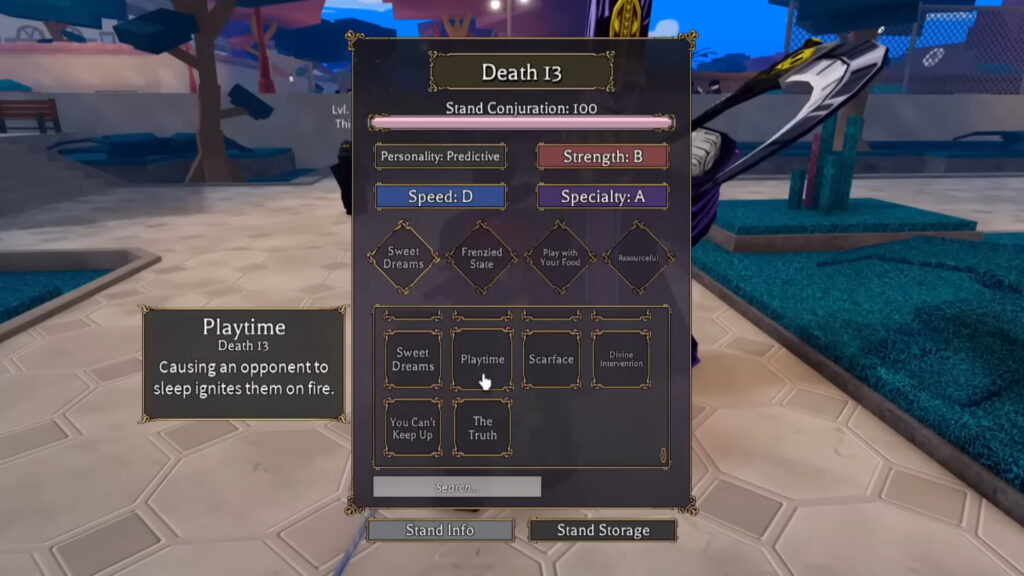Click the Search input field
Screen dimensions: 1024x576
pos(457,487)
